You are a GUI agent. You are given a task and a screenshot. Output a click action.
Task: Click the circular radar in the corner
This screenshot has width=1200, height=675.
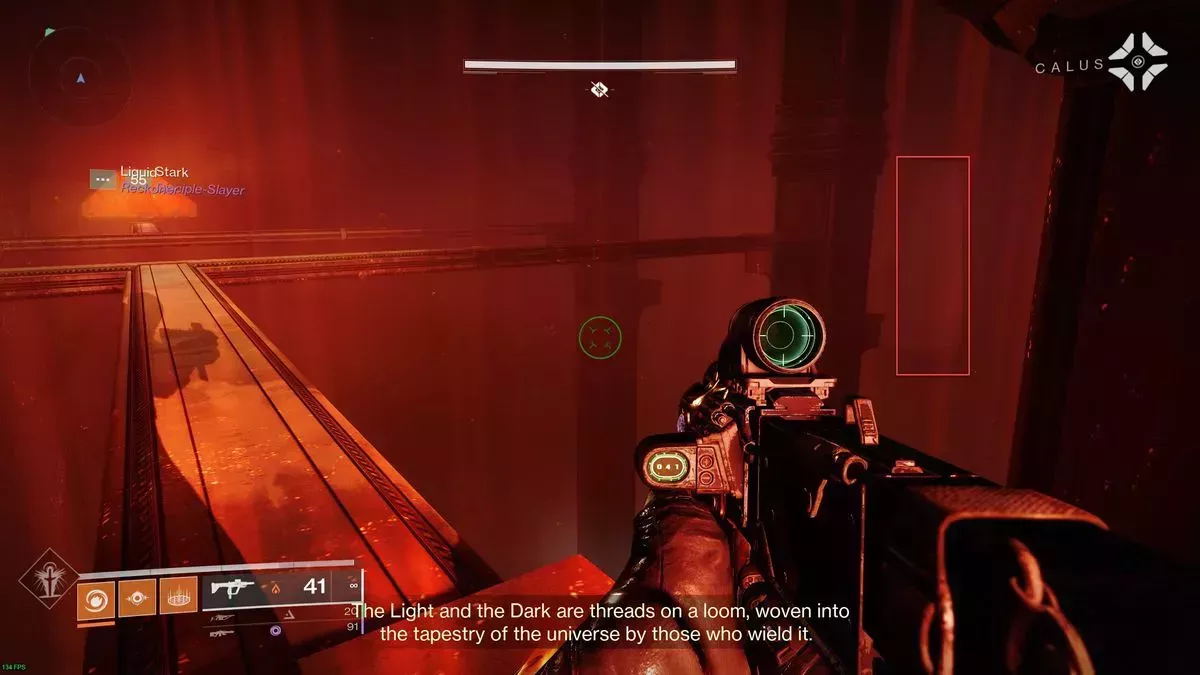pyautogui.click(x=79, y=76)
